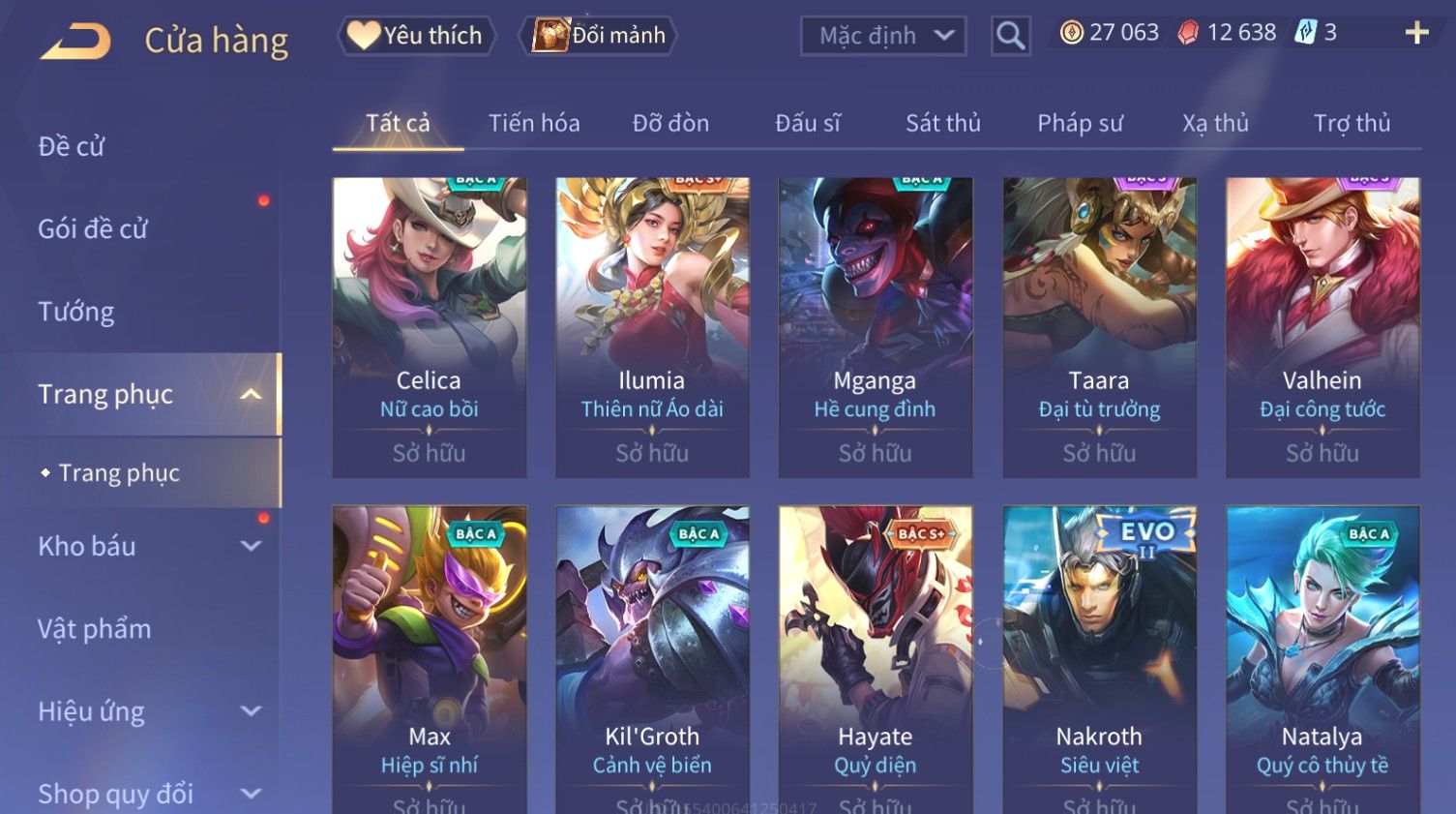Choose the Trợ thủ tab
The height and width of the screenshot is (814, 1456).
[x=1351, y=123]
